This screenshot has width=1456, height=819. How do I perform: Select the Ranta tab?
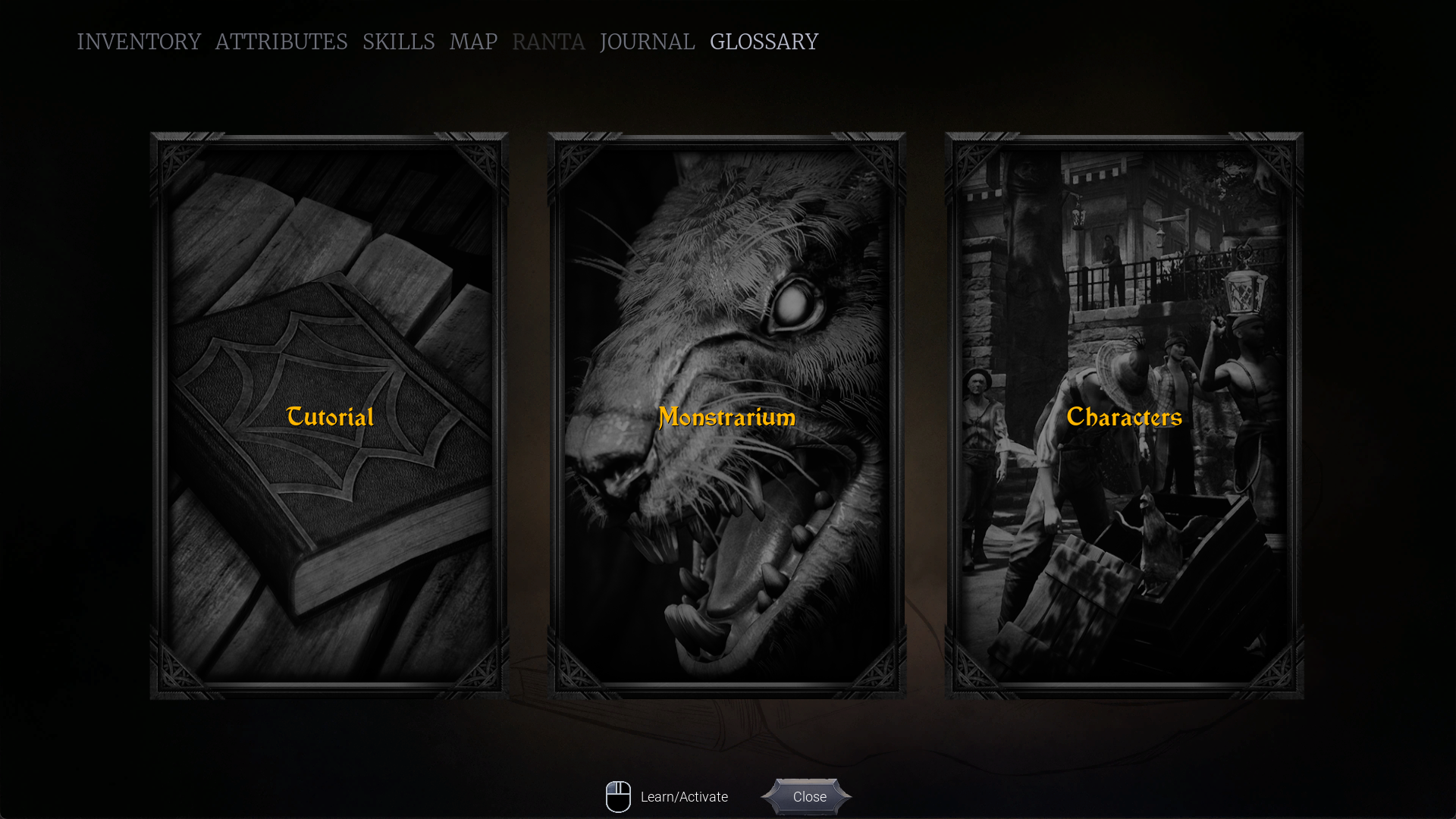coord(548,42)
